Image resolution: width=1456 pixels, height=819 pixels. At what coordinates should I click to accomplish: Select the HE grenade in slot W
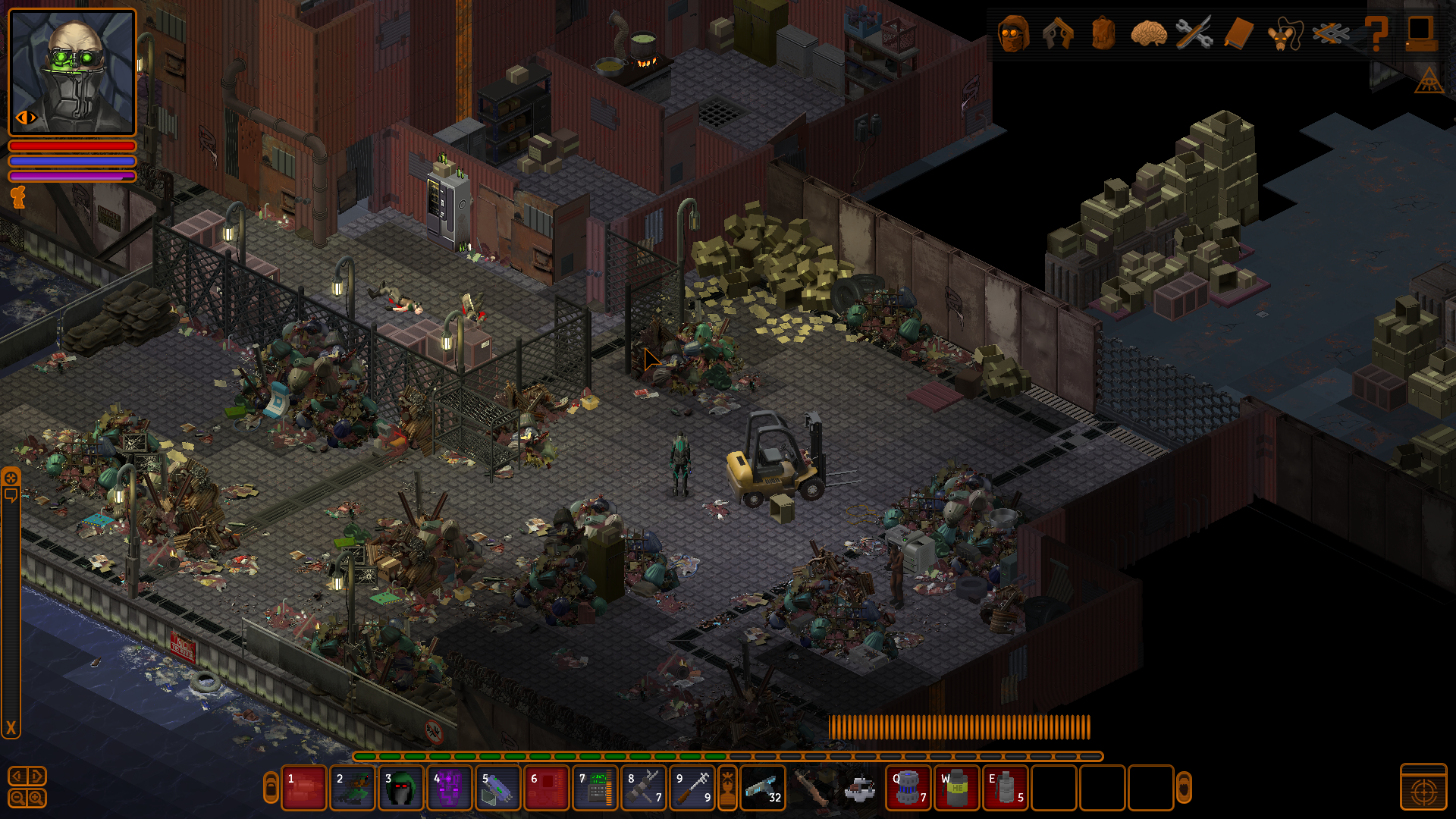(x=956, y=788)
